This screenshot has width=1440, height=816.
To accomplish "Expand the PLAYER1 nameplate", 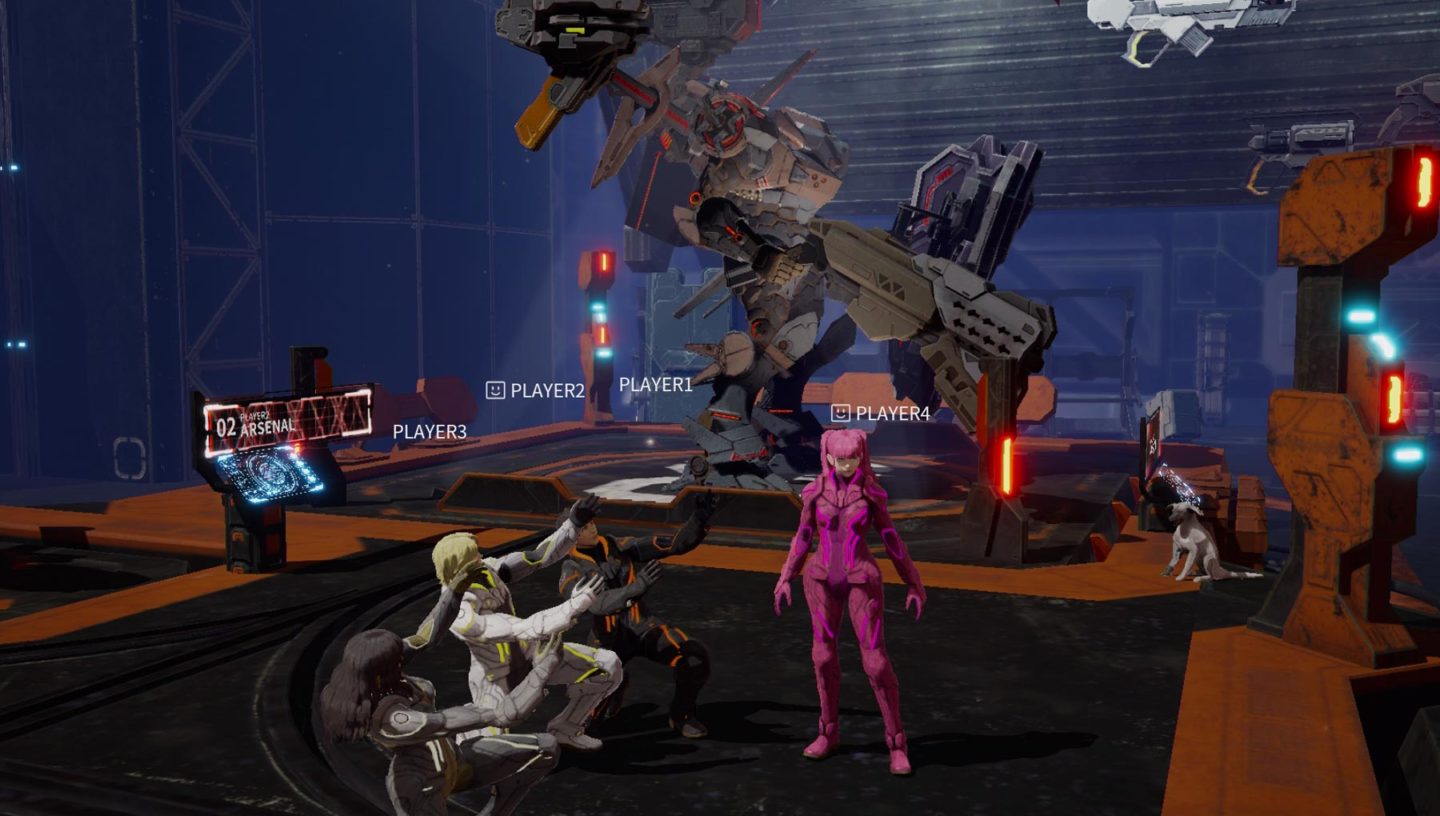I will point(654,384).
